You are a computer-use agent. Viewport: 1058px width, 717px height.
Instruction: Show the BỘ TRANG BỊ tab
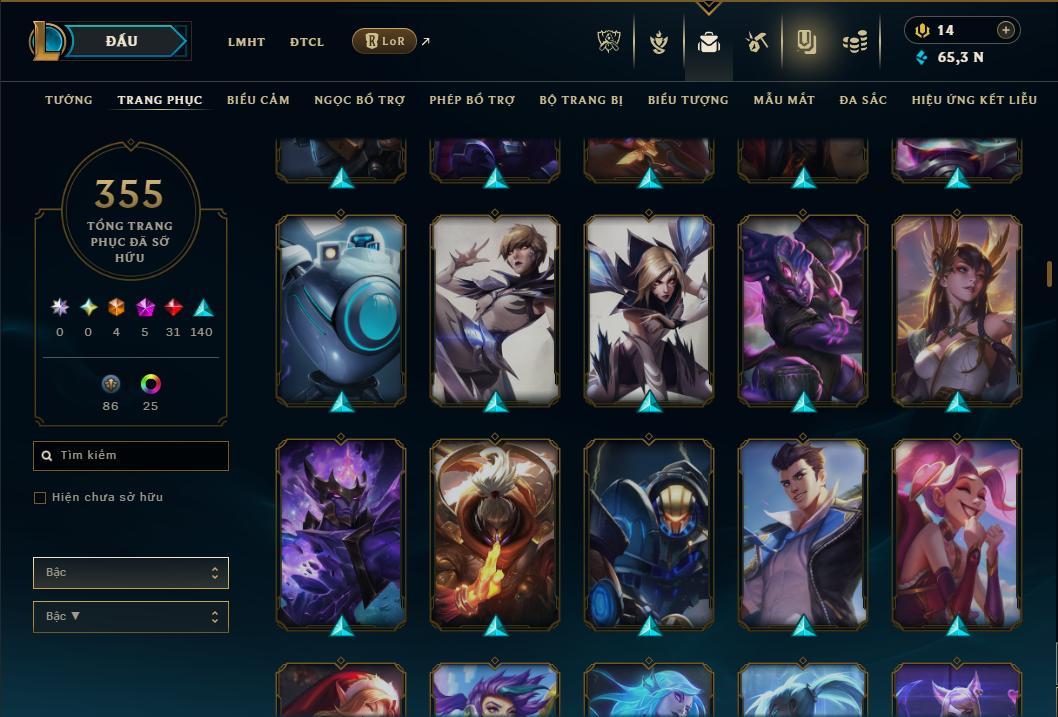pyautogui.click(x=581, y=100)
